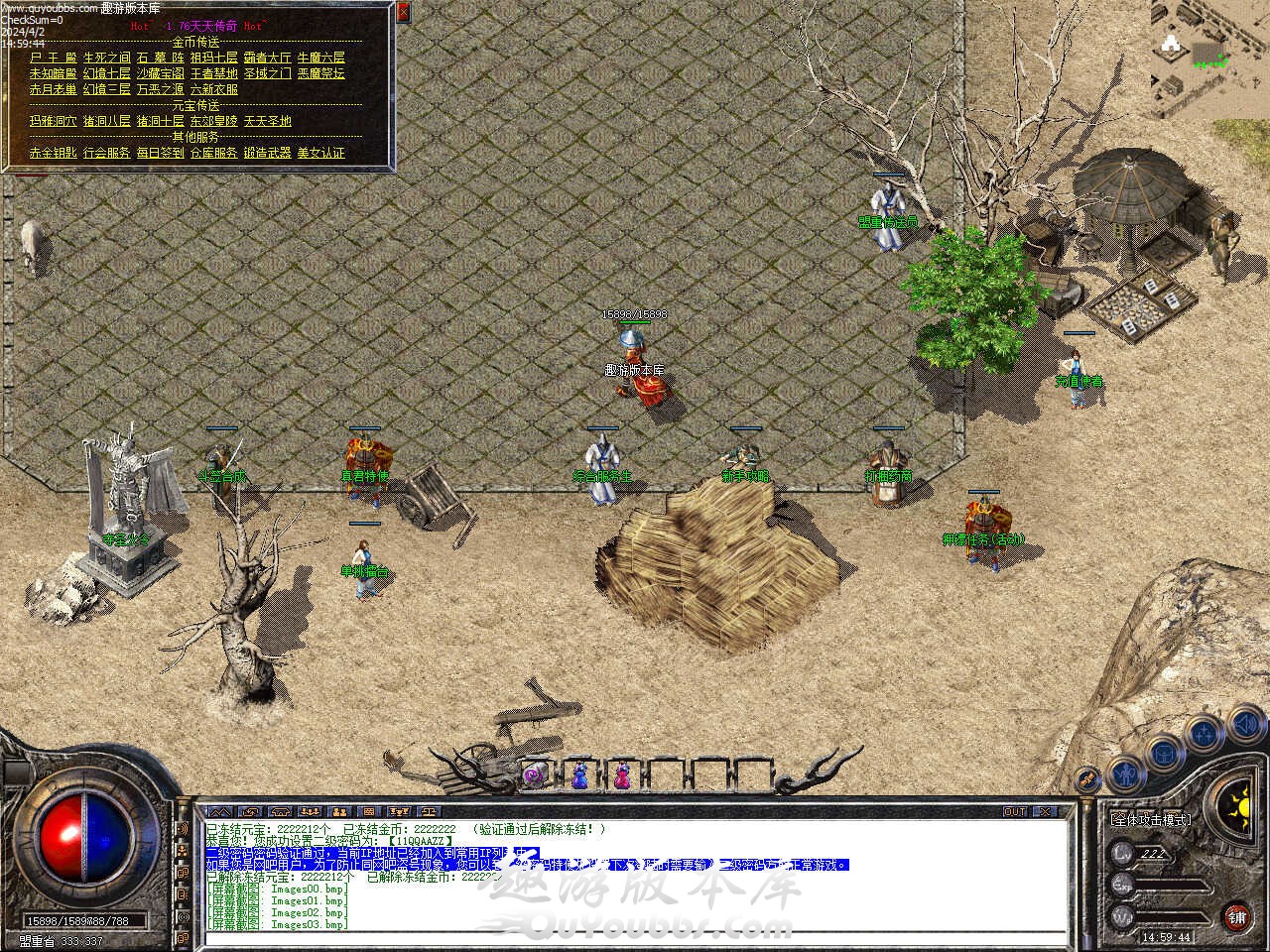The width and height of the screenshot is (1270, 952).
Task: Go to 恶魔祭坛 via teleport link
Action: (321, 73)
